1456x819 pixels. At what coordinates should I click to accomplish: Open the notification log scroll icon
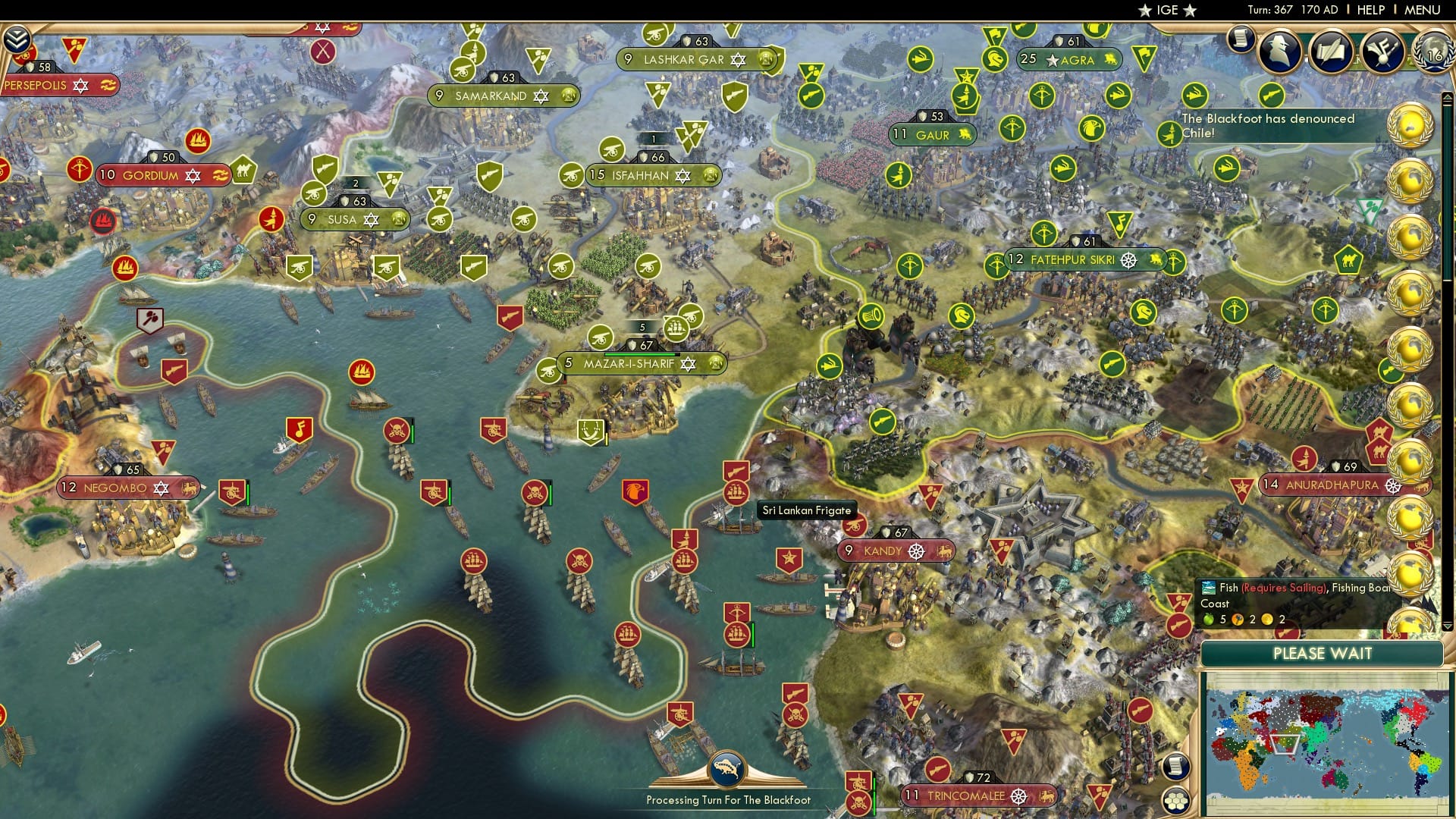[x=1241, y=38]
